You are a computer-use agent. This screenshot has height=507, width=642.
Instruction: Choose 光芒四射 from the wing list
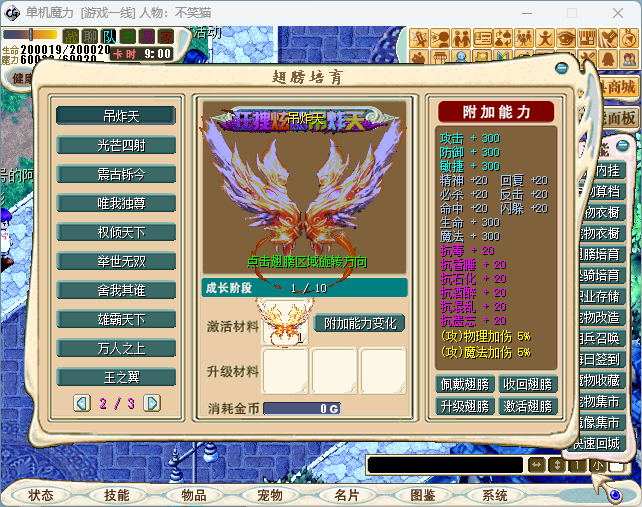[116, 145]
